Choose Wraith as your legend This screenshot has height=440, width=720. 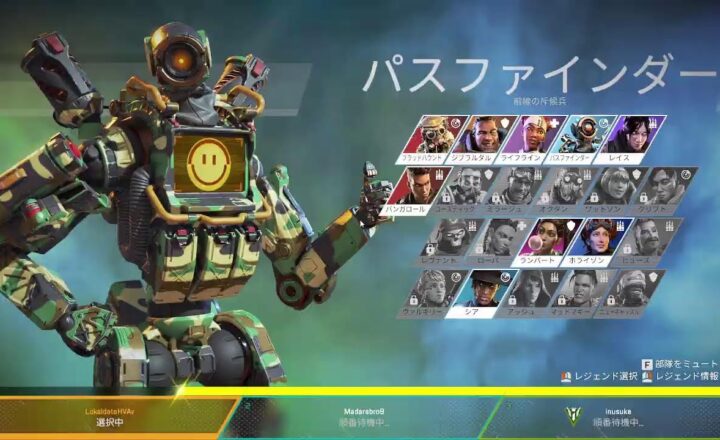click(x=632, y=138)
